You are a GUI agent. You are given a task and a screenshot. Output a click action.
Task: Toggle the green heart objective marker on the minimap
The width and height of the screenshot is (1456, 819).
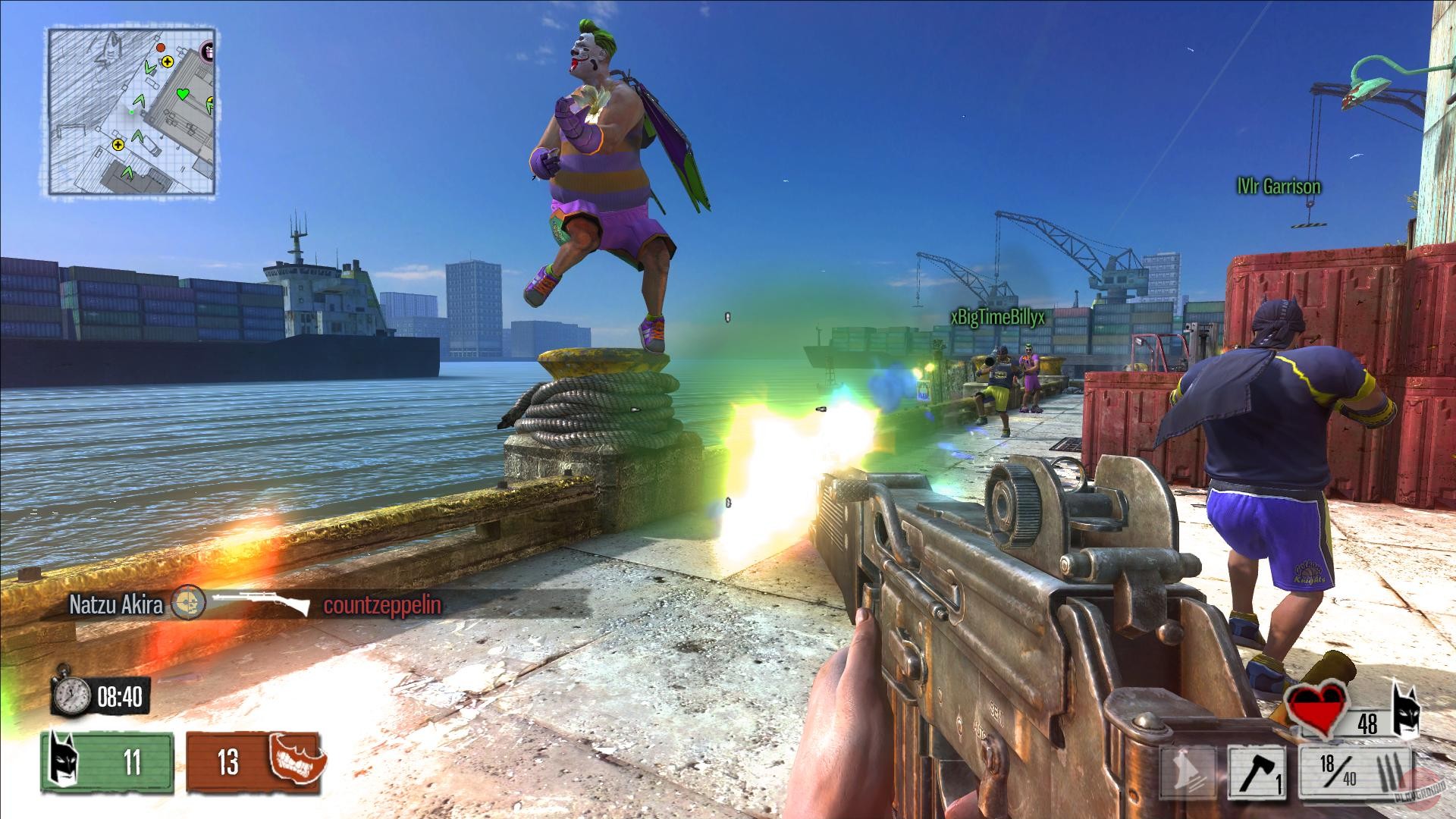183,93
